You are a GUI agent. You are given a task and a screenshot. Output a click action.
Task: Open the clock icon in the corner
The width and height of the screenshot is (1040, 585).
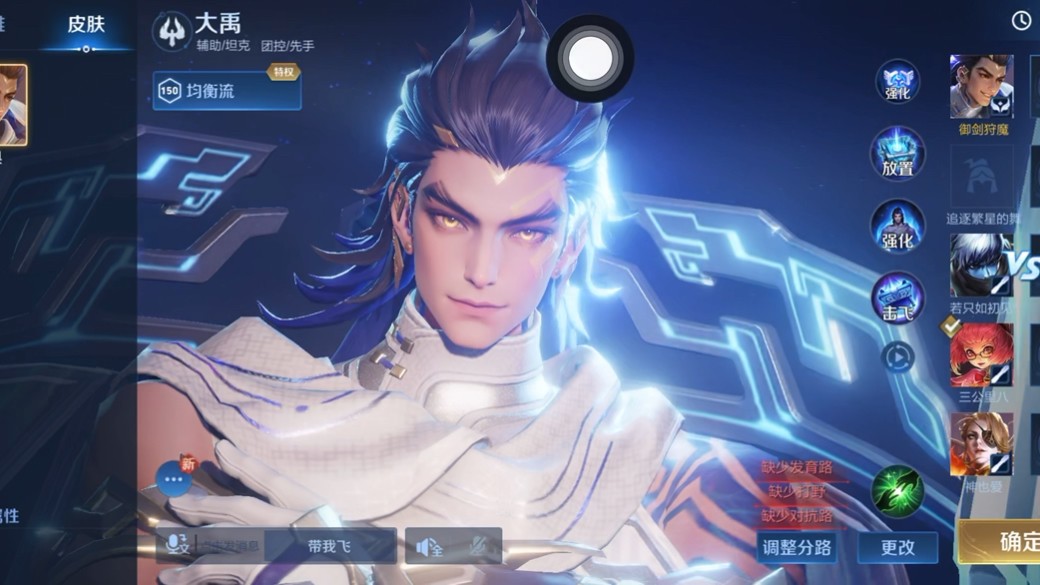tap(1021, 20)
